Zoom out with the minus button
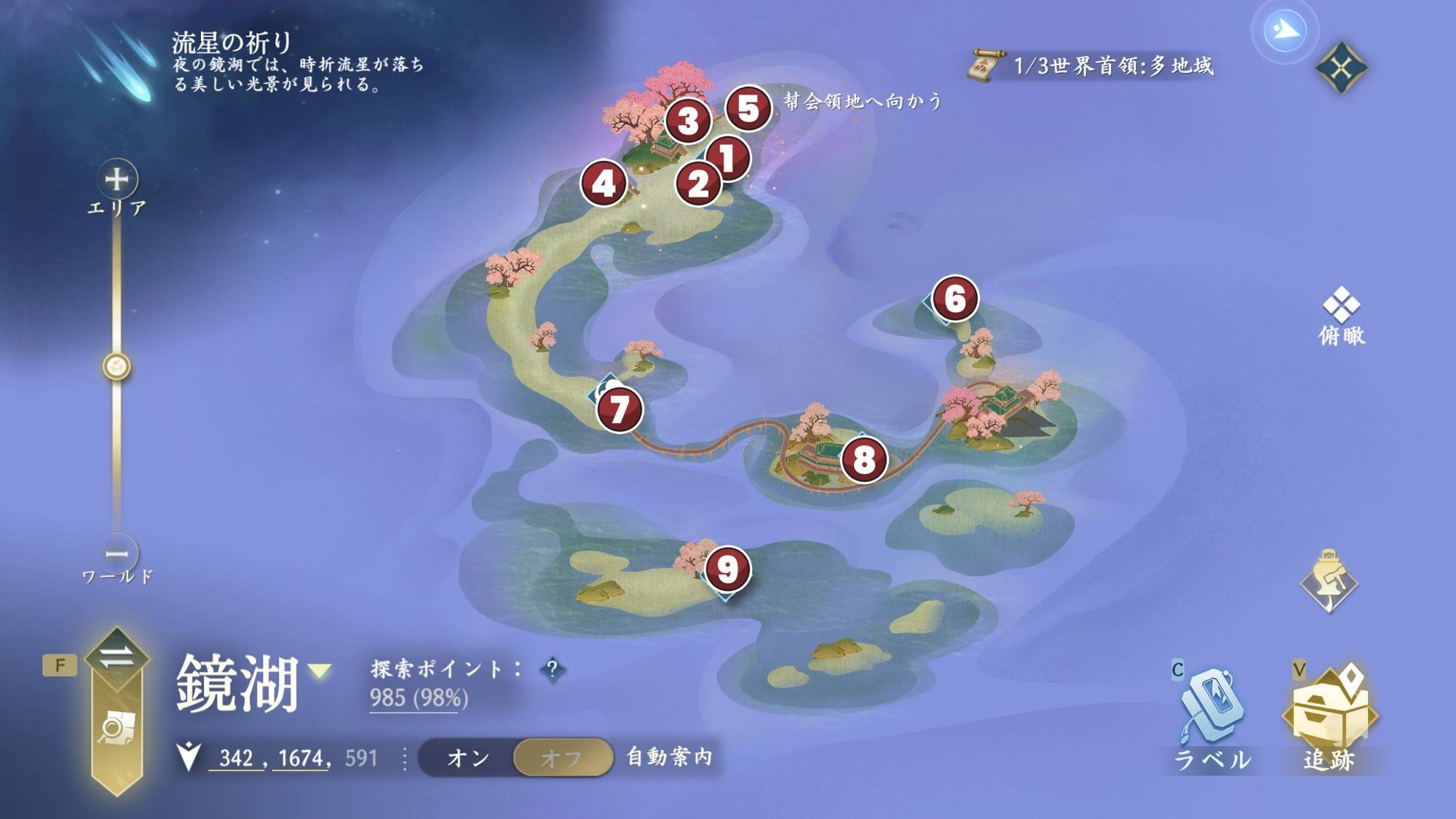1456x819 pixels. [117, 554]
